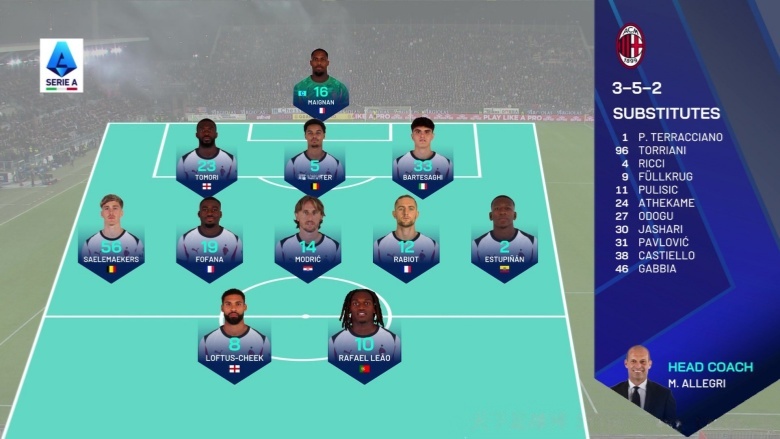Image resolution: width=780 pixels, height=439 pixels.
Task: Click the Serie A league logo
Action: coord(62,66)
